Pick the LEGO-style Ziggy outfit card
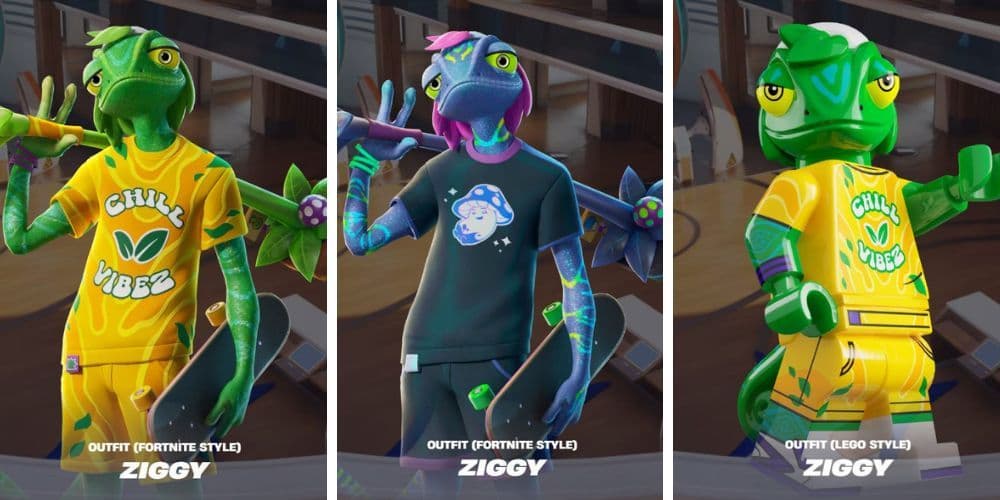This screenshot has height=500, width=1000. (x=836, y=250)
